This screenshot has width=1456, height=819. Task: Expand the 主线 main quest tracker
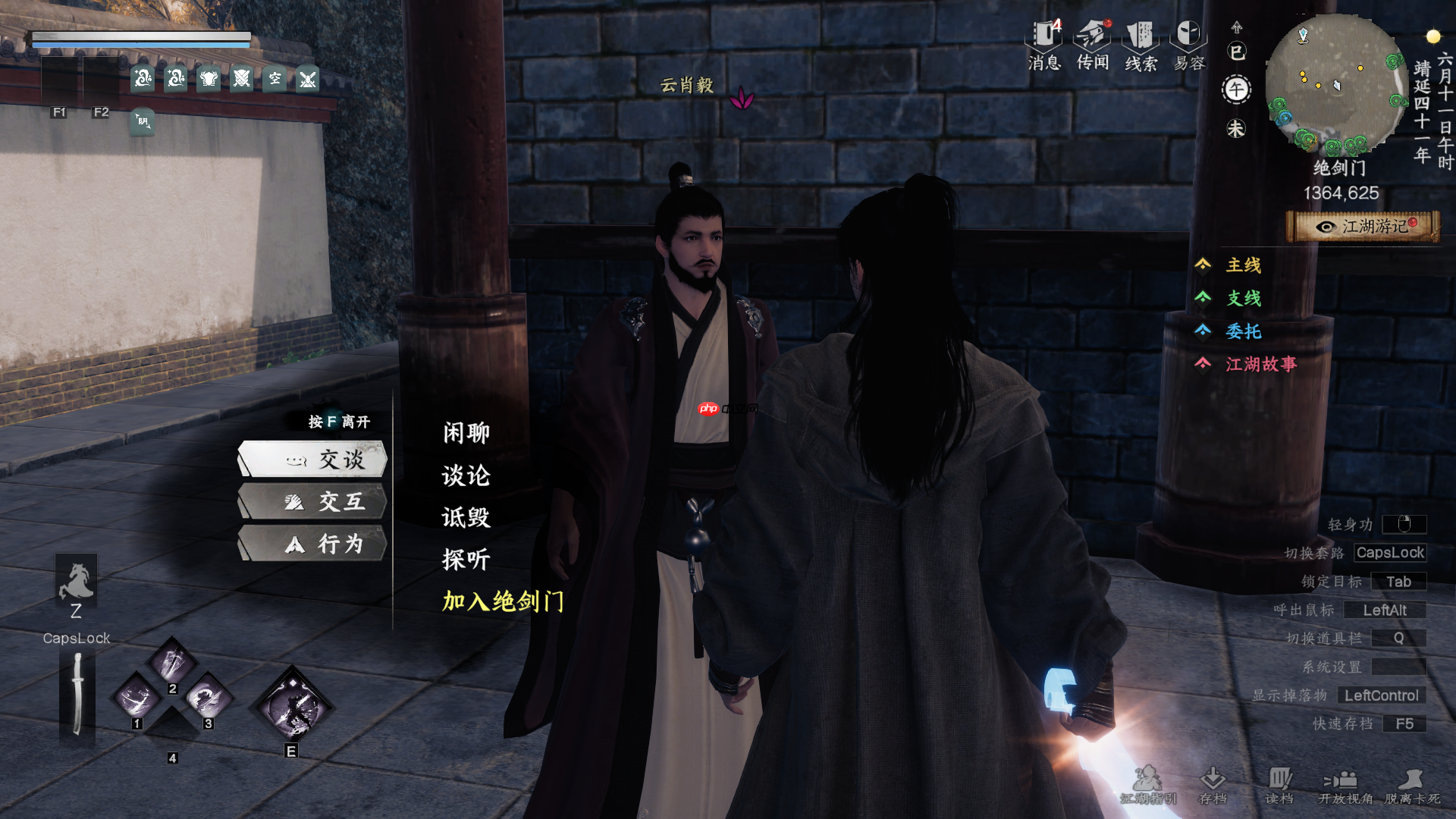(1244, 265)
